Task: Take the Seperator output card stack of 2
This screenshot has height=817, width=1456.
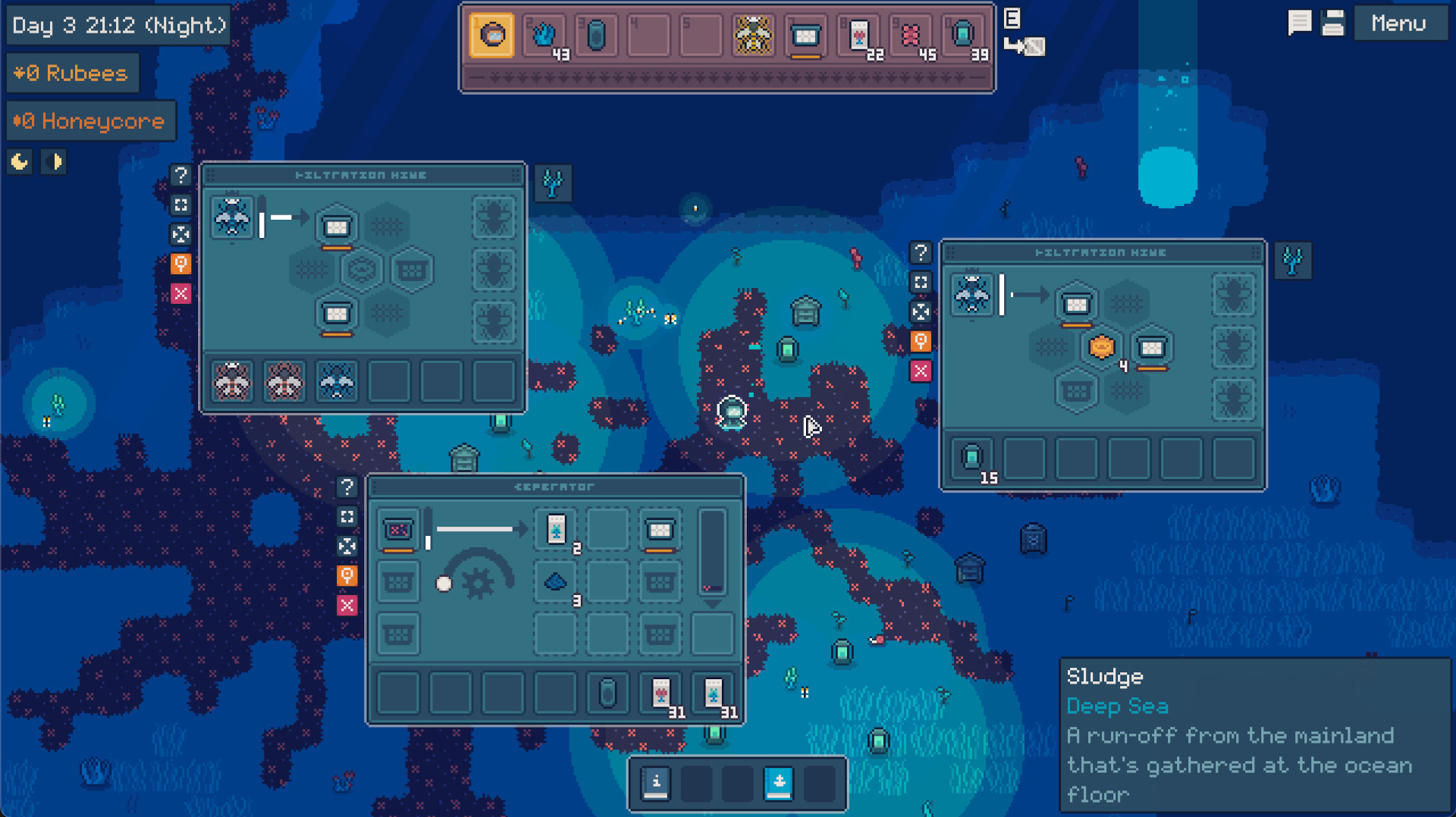Action: click(x=556, y=529)
